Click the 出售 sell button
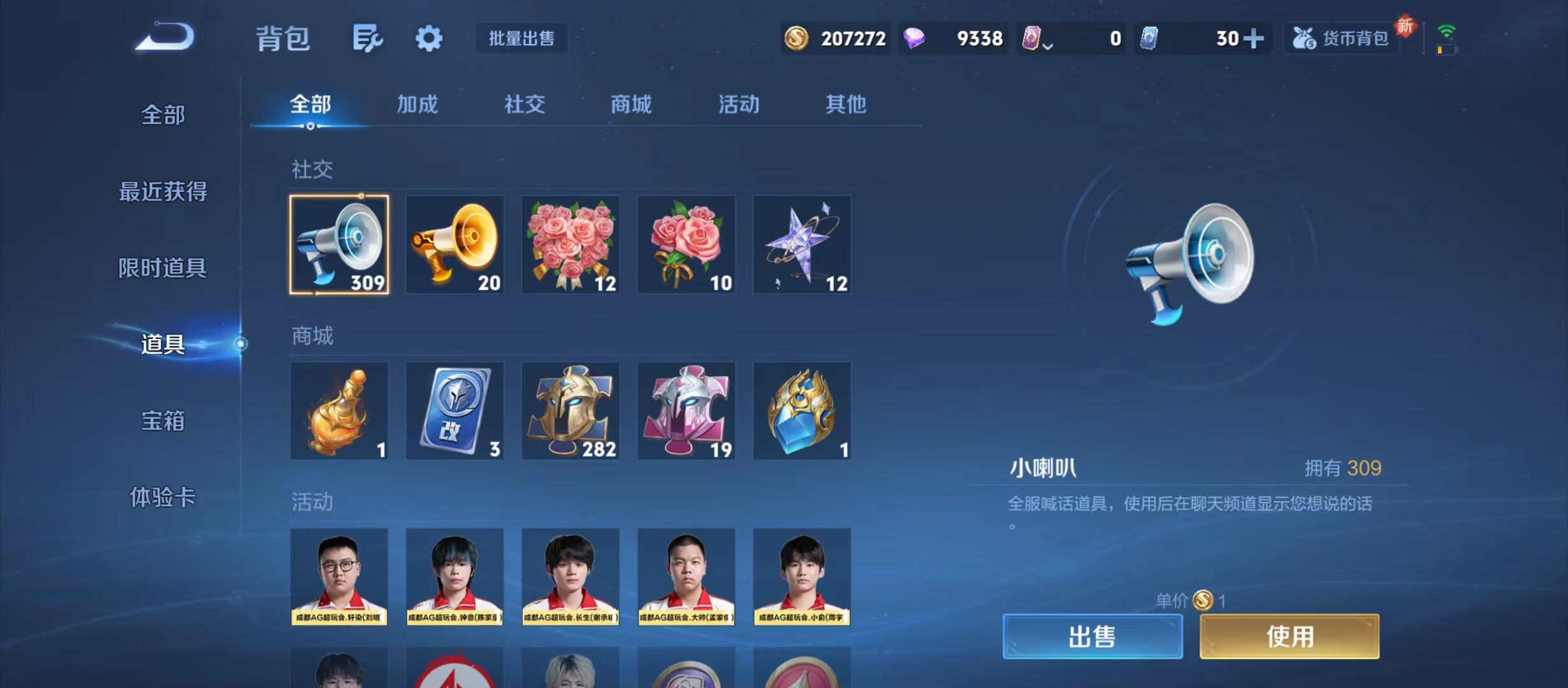The width and height of the screenshot is (1568, 688). (x=1092, y=636)
